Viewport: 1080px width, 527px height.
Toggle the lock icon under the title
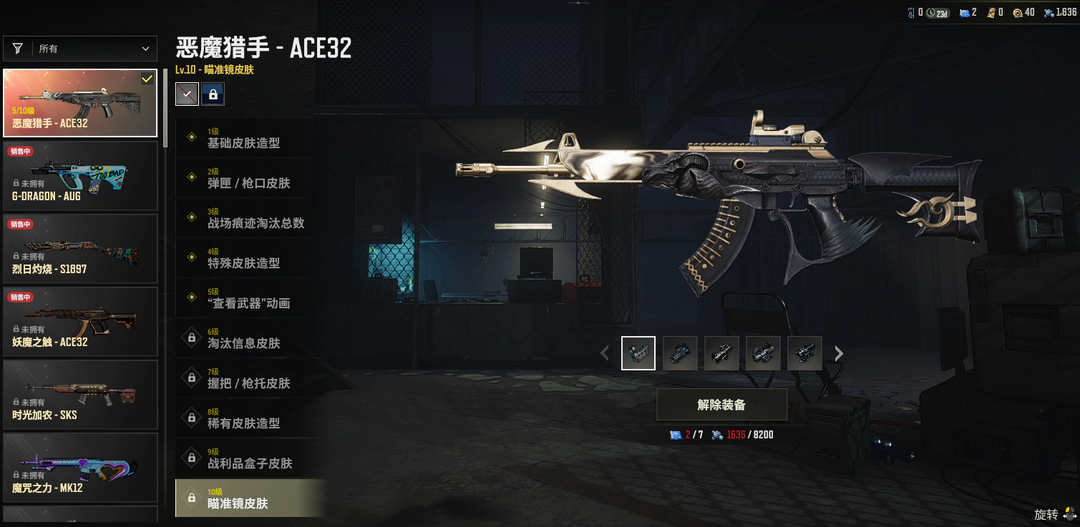[x=212, y=94]
